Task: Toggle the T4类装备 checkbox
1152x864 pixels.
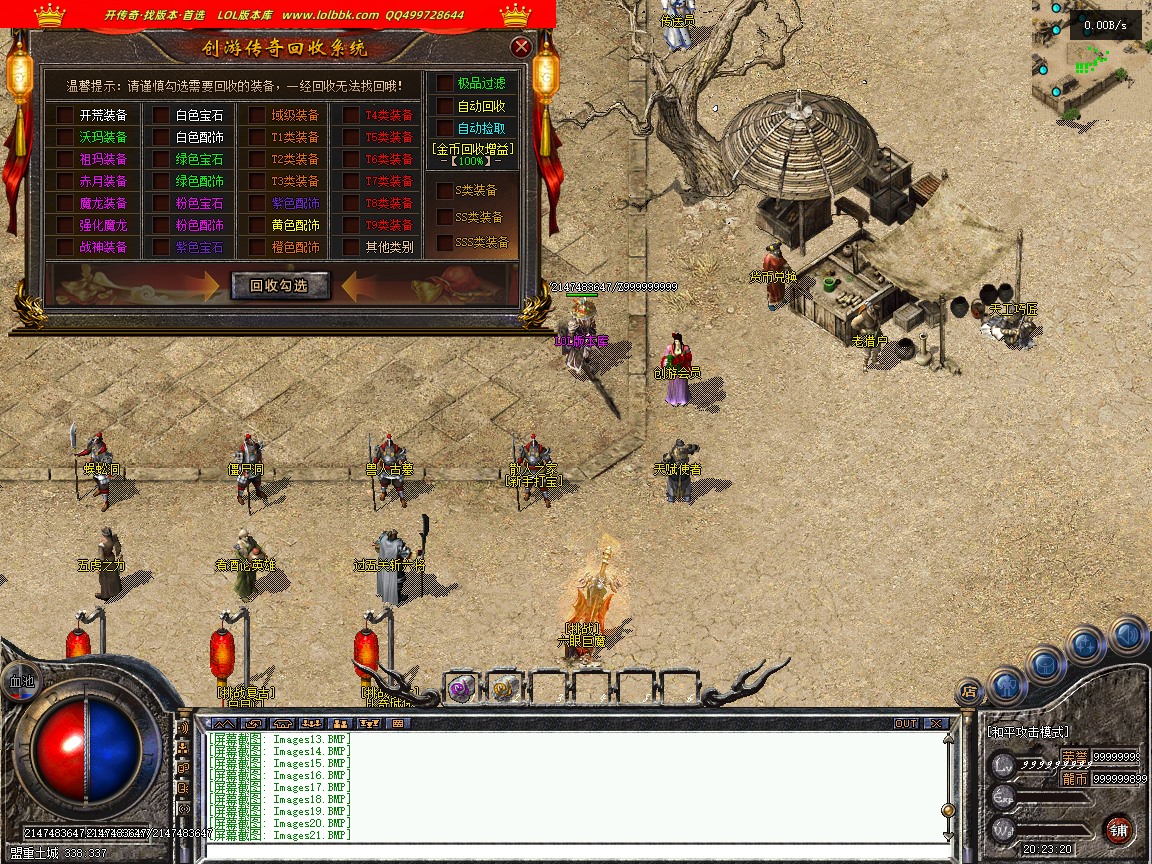Action: coord(351,115)
